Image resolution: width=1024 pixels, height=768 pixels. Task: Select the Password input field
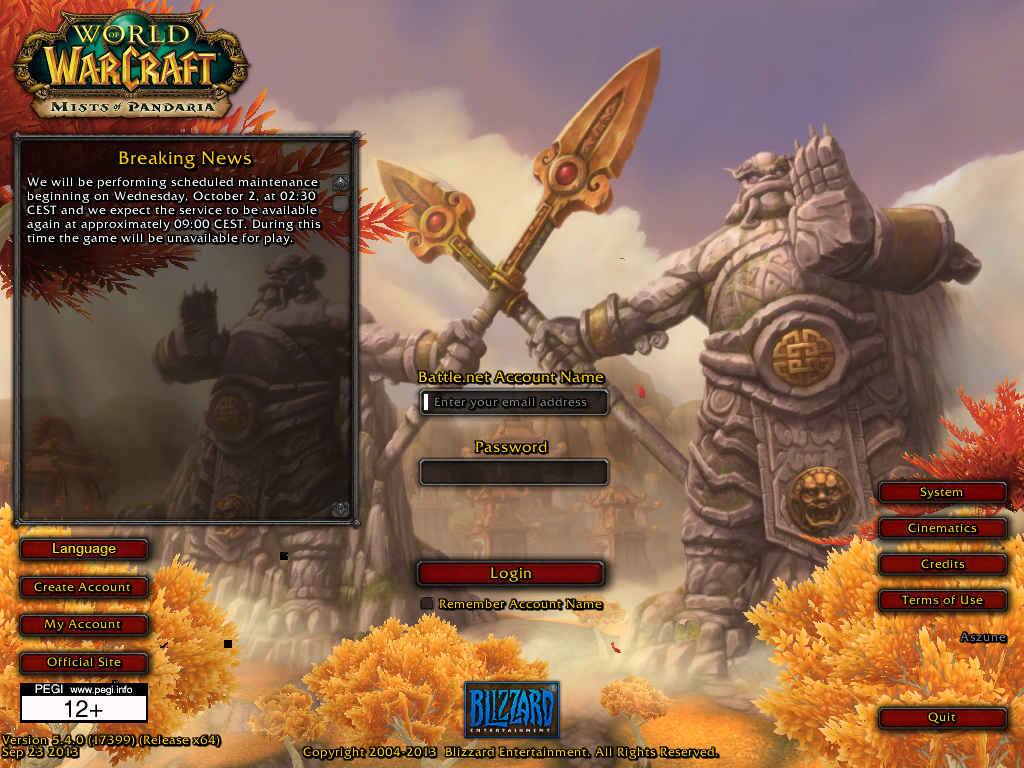pyautogui.click(x=514, y=472)
